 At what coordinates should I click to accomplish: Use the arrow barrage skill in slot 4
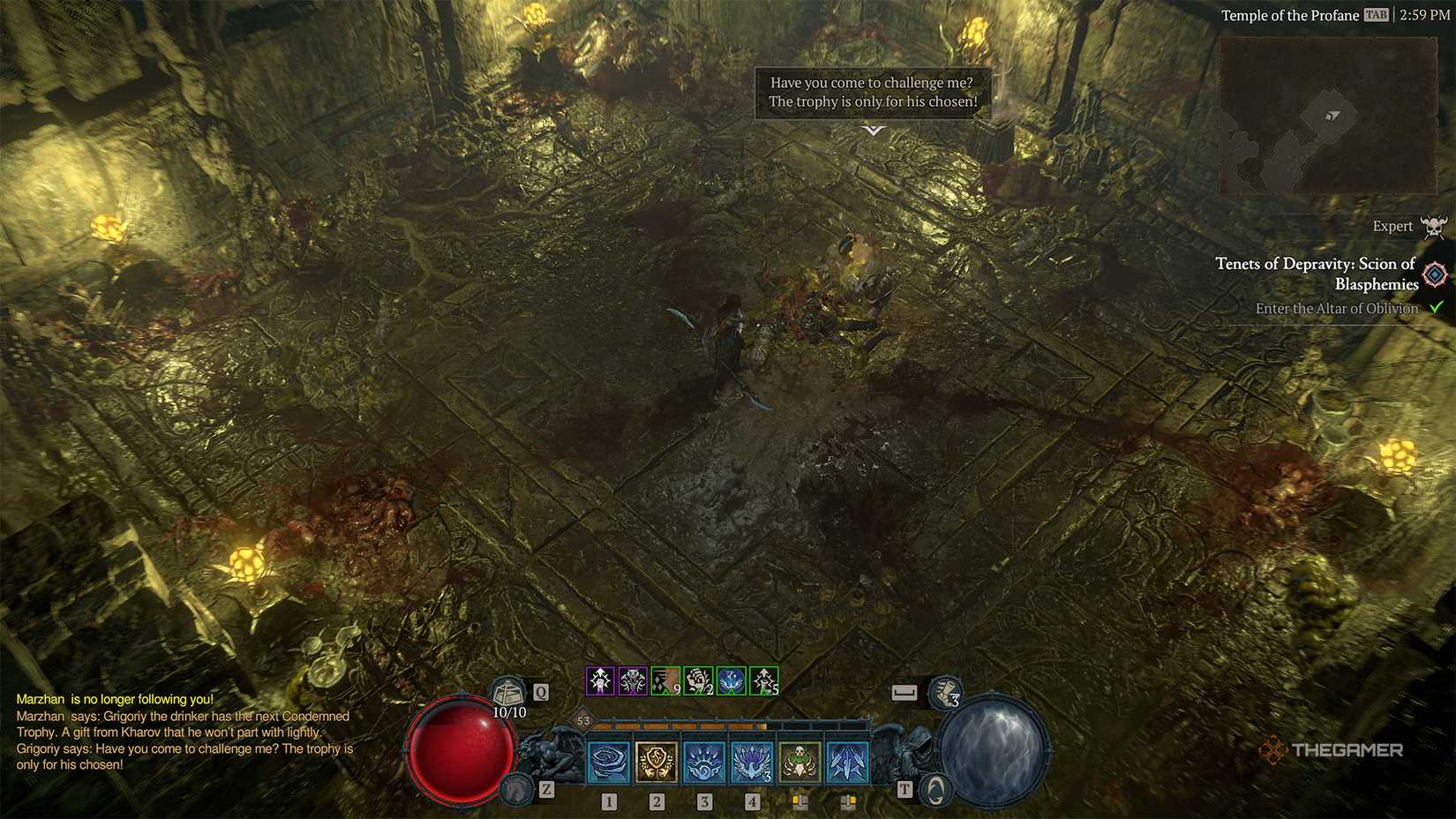(x=752, y=761)
